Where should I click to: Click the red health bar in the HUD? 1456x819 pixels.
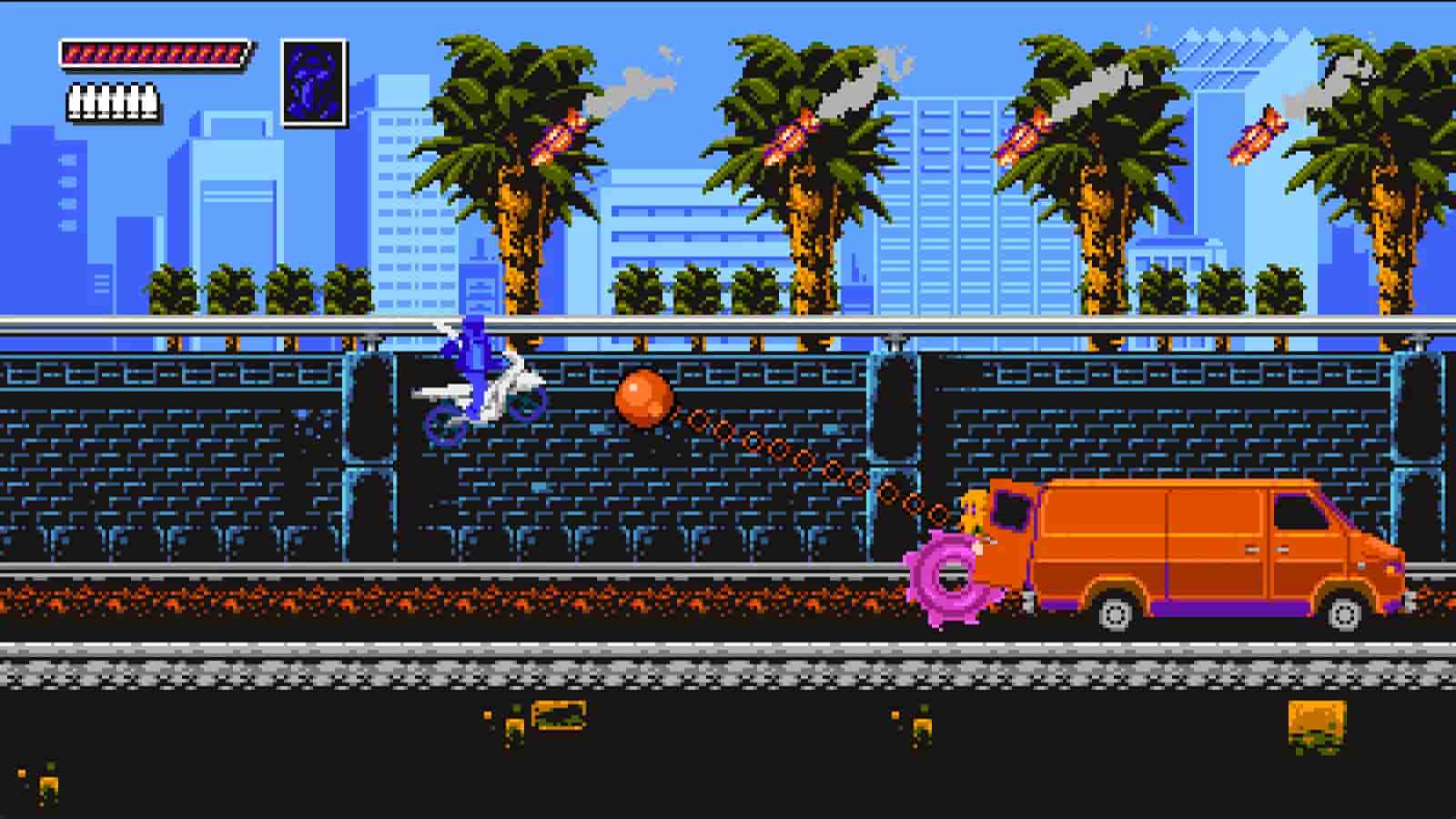click(x=155, y=53)
